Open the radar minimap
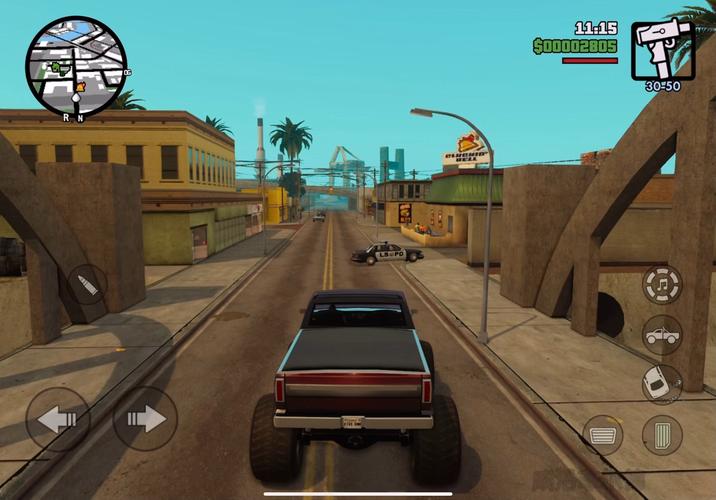716x500 pixels. point(76,65)
